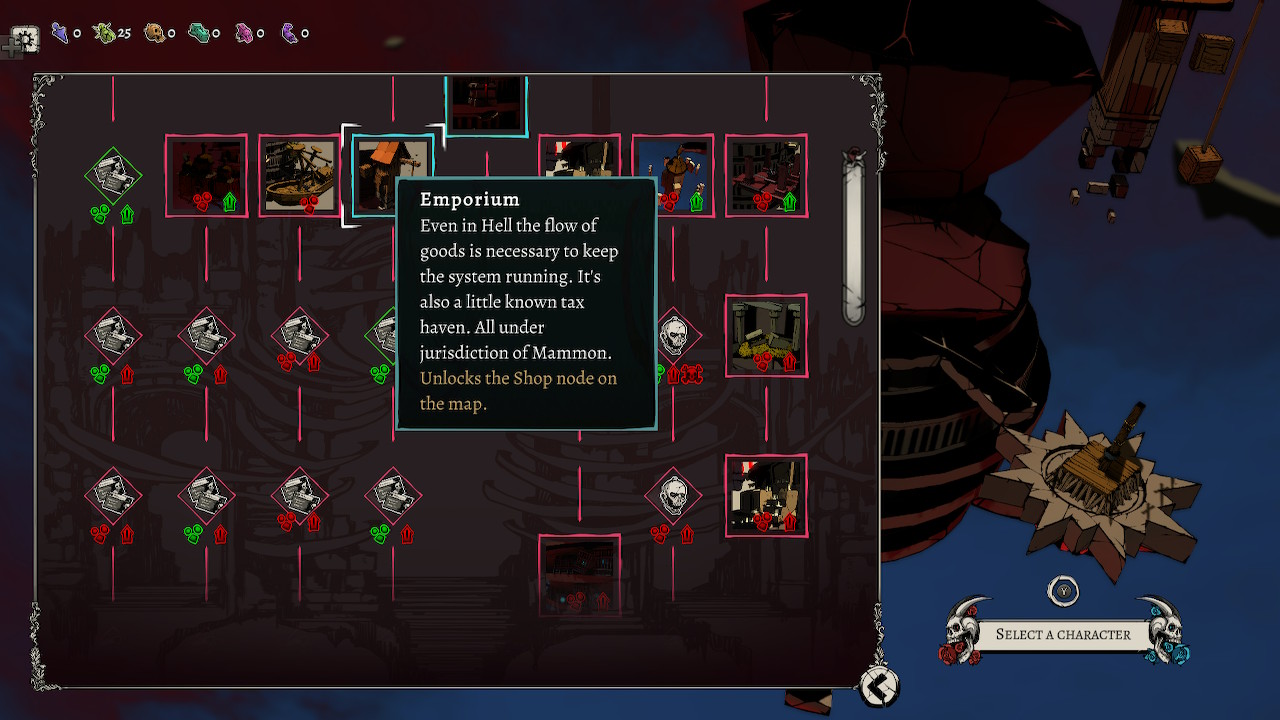Select the cyan-bordered node above the Emporium tooltip
The image size is (1280, 720).
pos(486,103)
